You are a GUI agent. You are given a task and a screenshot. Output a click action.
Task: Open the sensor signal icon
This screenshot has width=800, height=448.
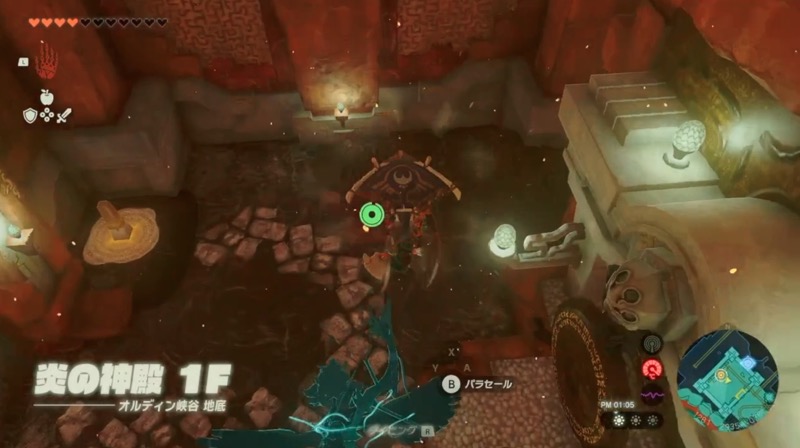point(652,345)
